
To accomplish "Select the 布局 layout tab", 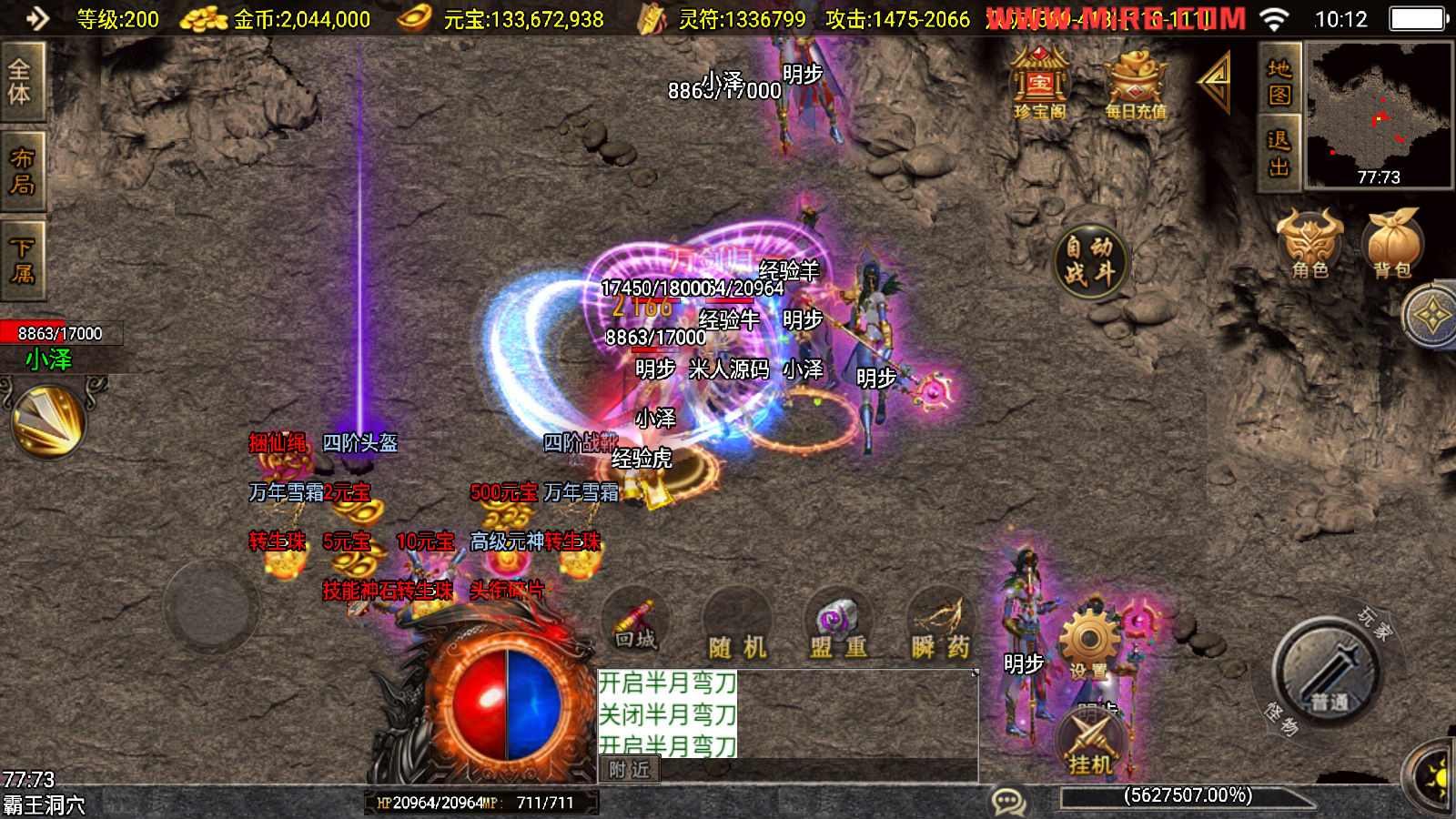I will point(21,171).
